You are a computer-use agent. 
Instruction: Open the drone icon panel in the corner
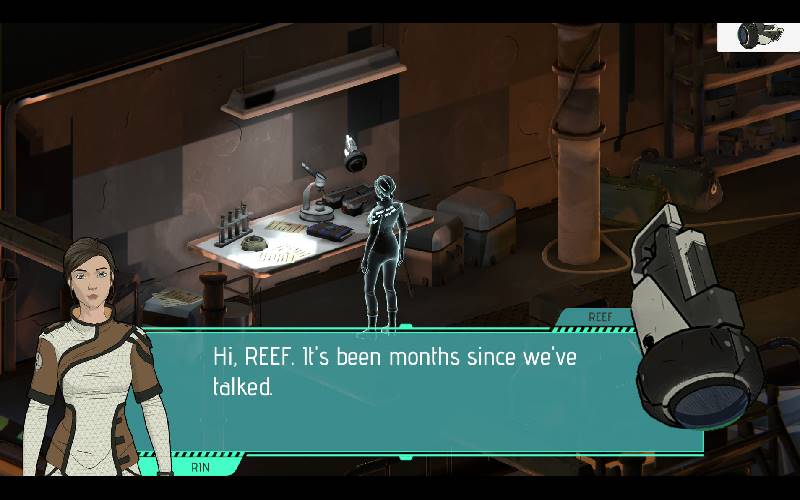757,36
